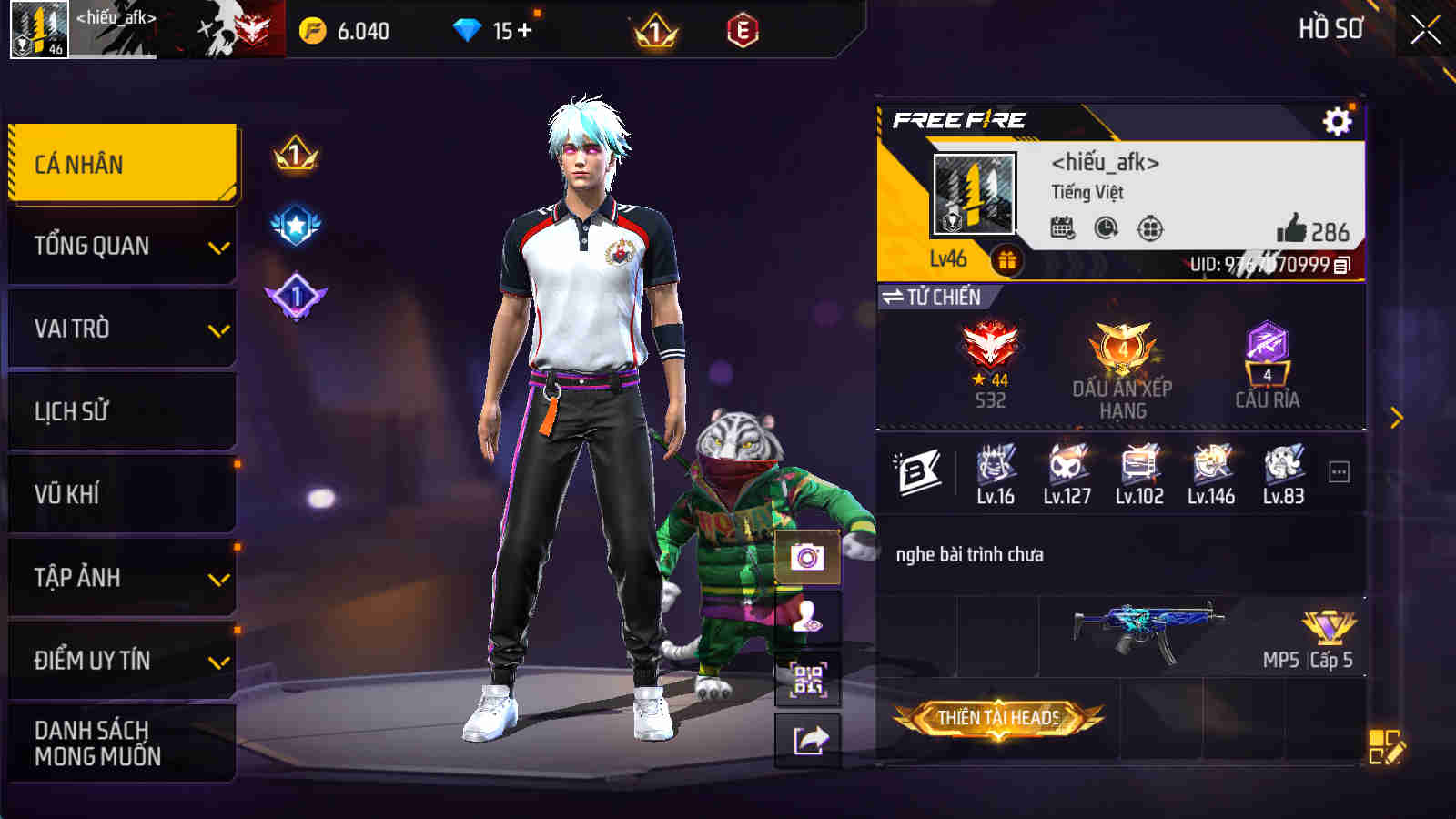Click the share arrow icon
The image size is (1456, 819).
[809, 741]
